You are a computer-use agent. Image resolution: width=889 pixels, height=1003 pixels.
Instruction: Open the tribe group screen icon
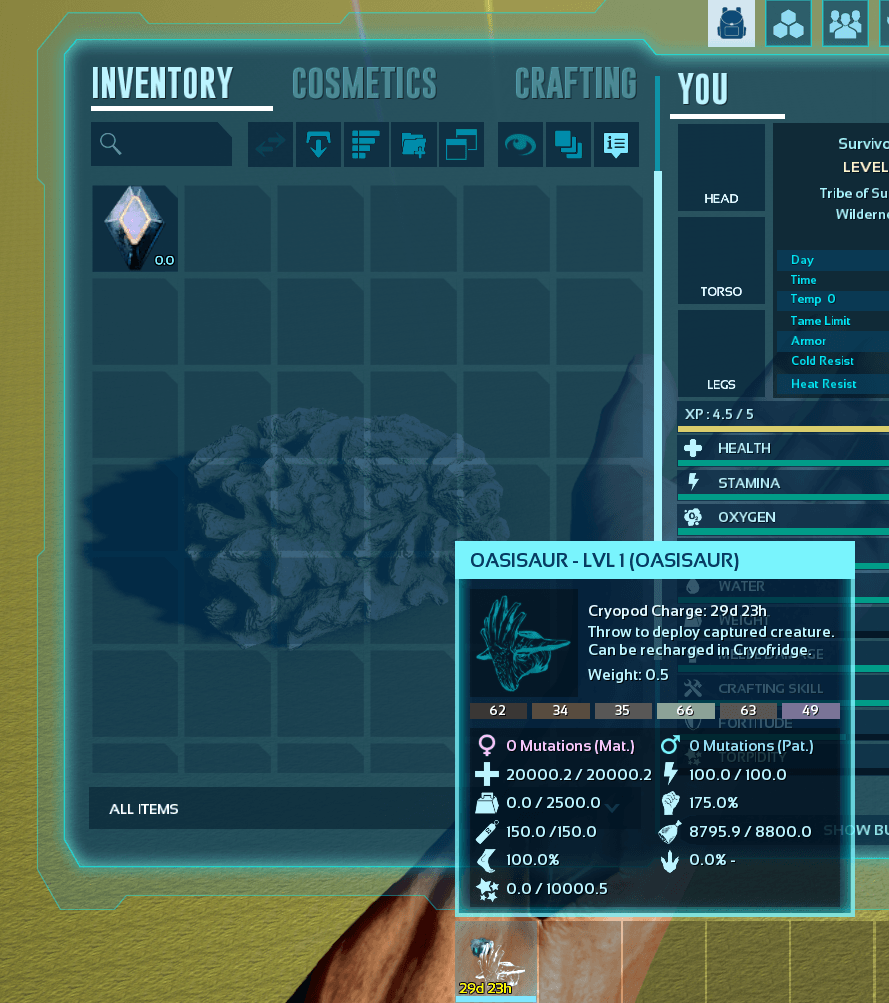(846, 23)
